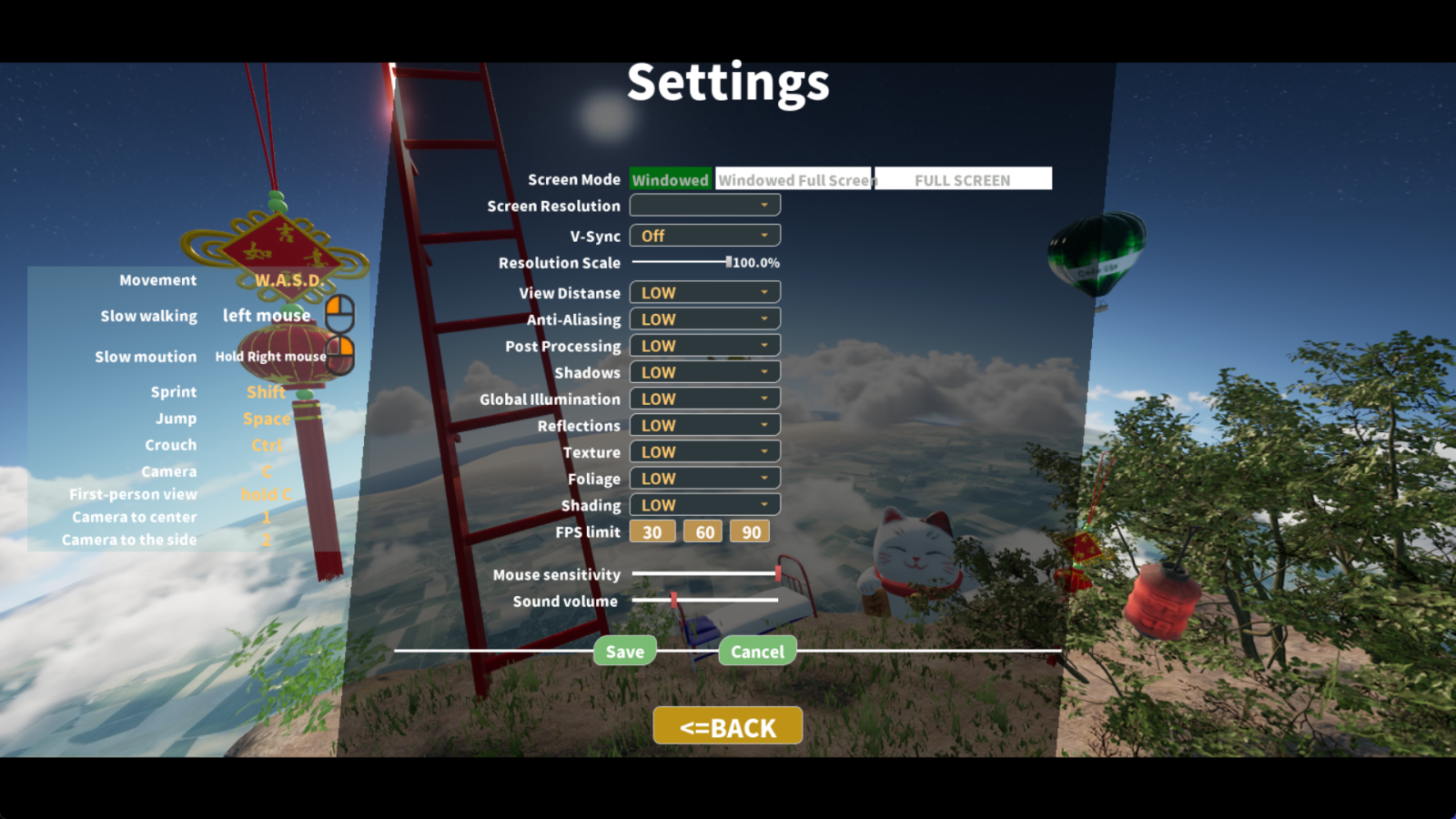Screen dimensions: 1456x819
Task: Enable FULL SCREEN mode
Action: coord(962,178)
